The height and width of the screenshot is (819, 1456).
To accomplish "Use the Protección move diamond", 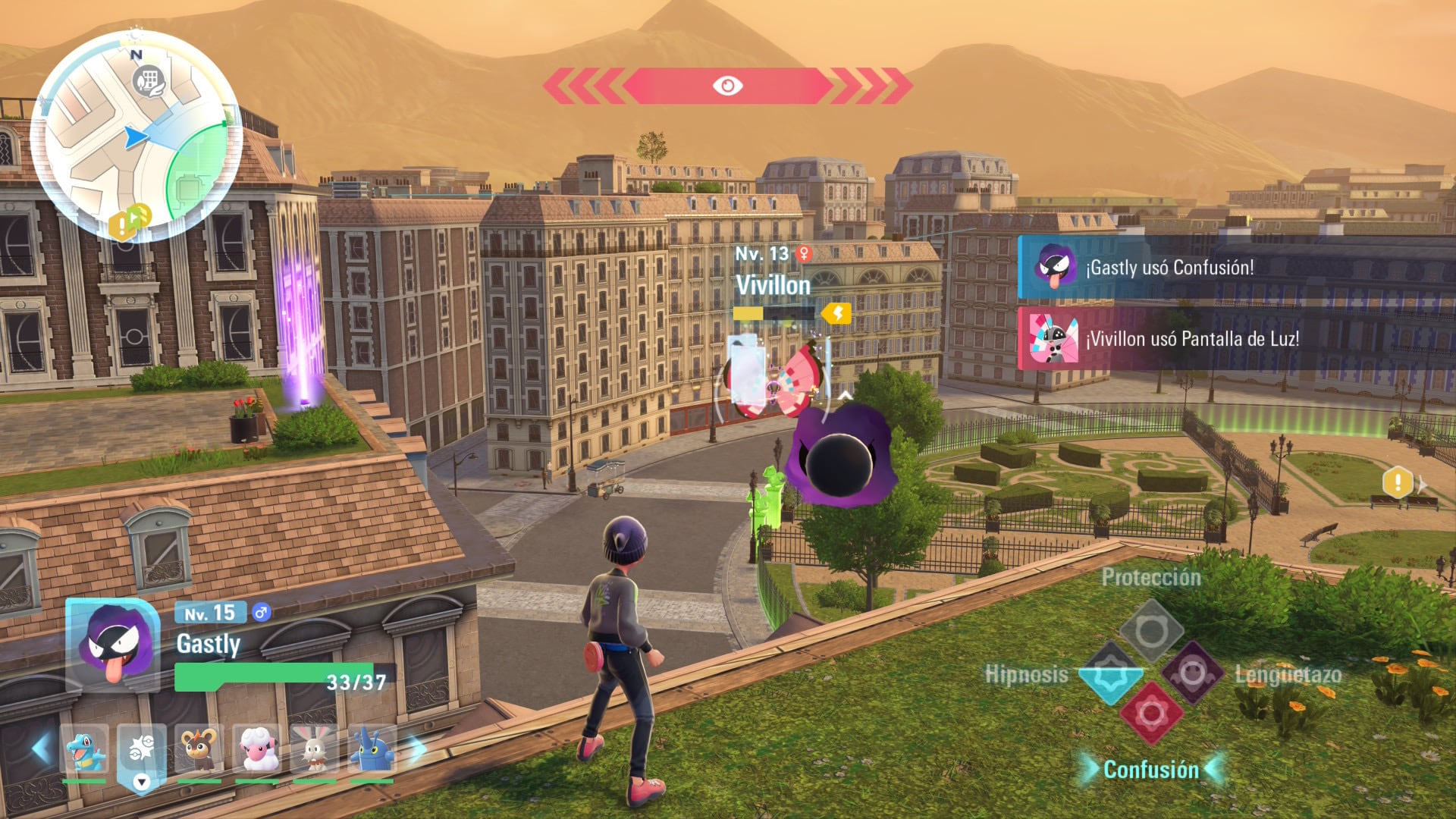I will pos(1151,631).
